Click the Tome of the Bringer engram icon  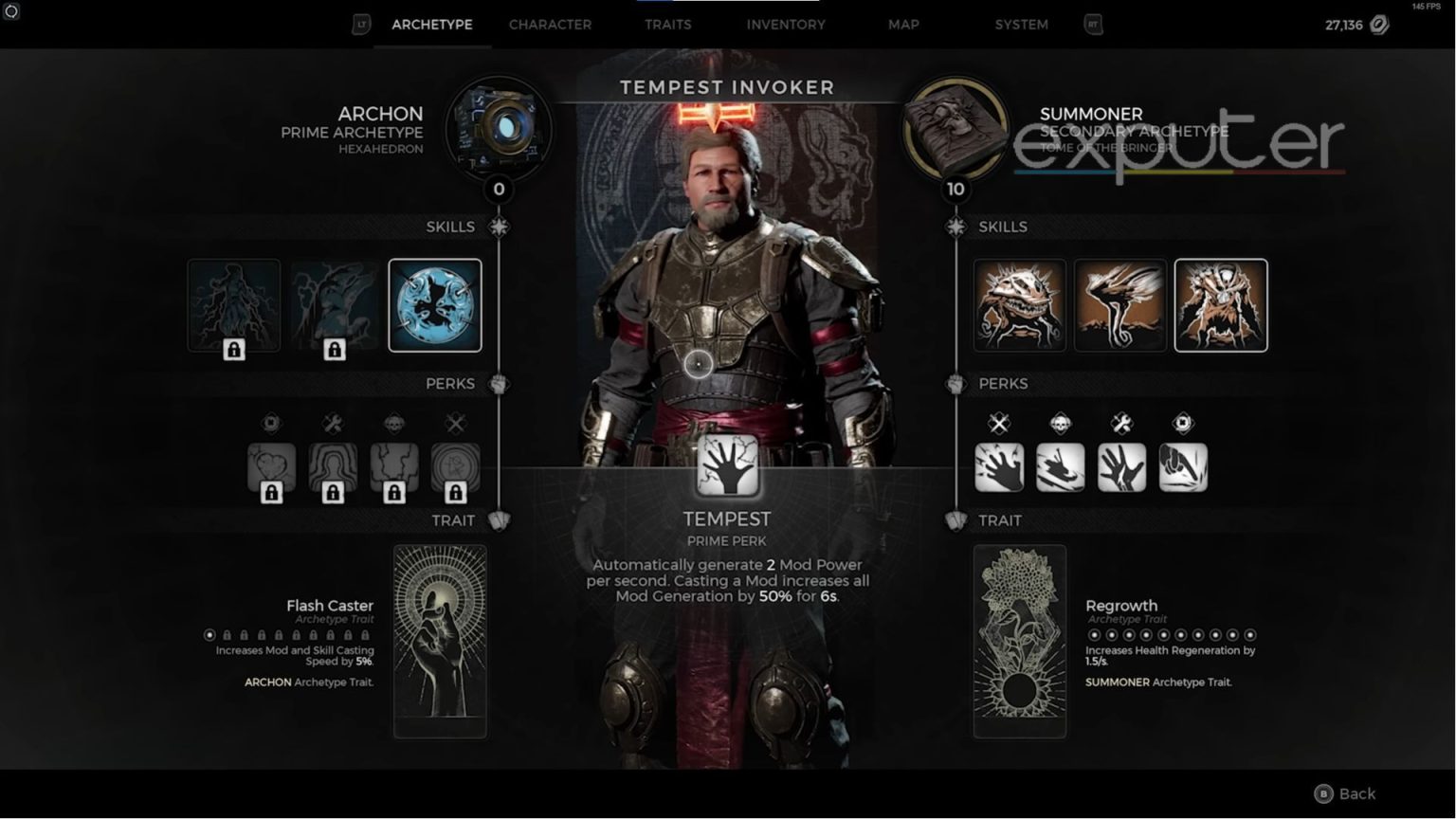(x=955, y=130)
